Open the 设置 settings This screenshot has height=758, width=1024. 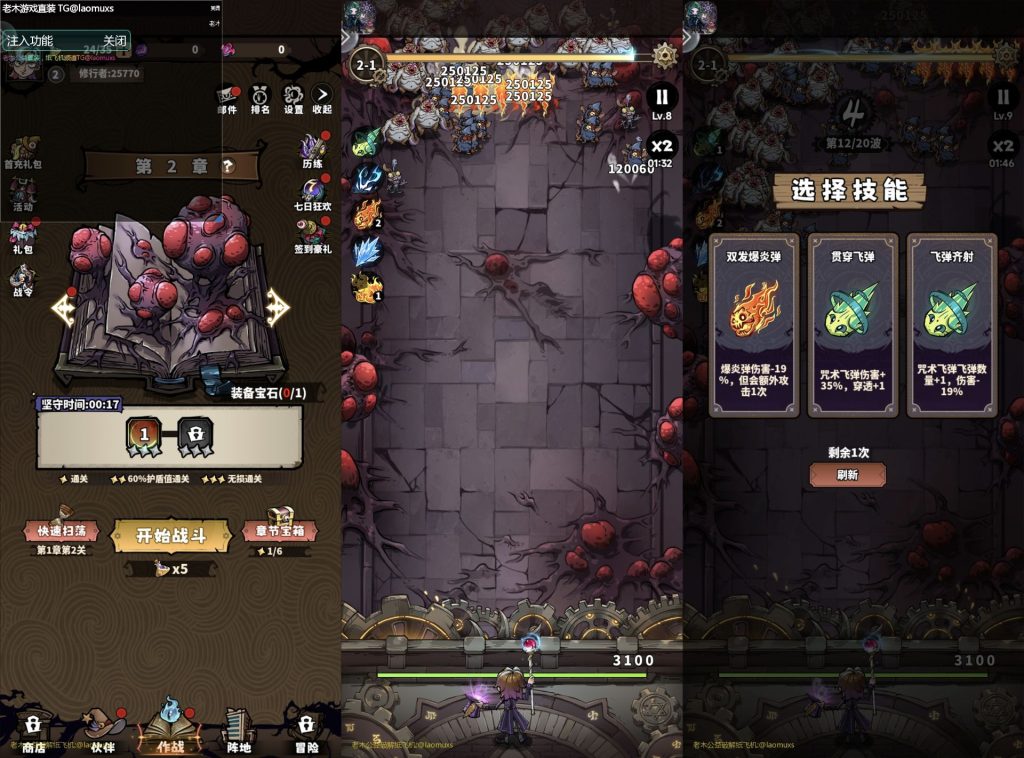292,98
